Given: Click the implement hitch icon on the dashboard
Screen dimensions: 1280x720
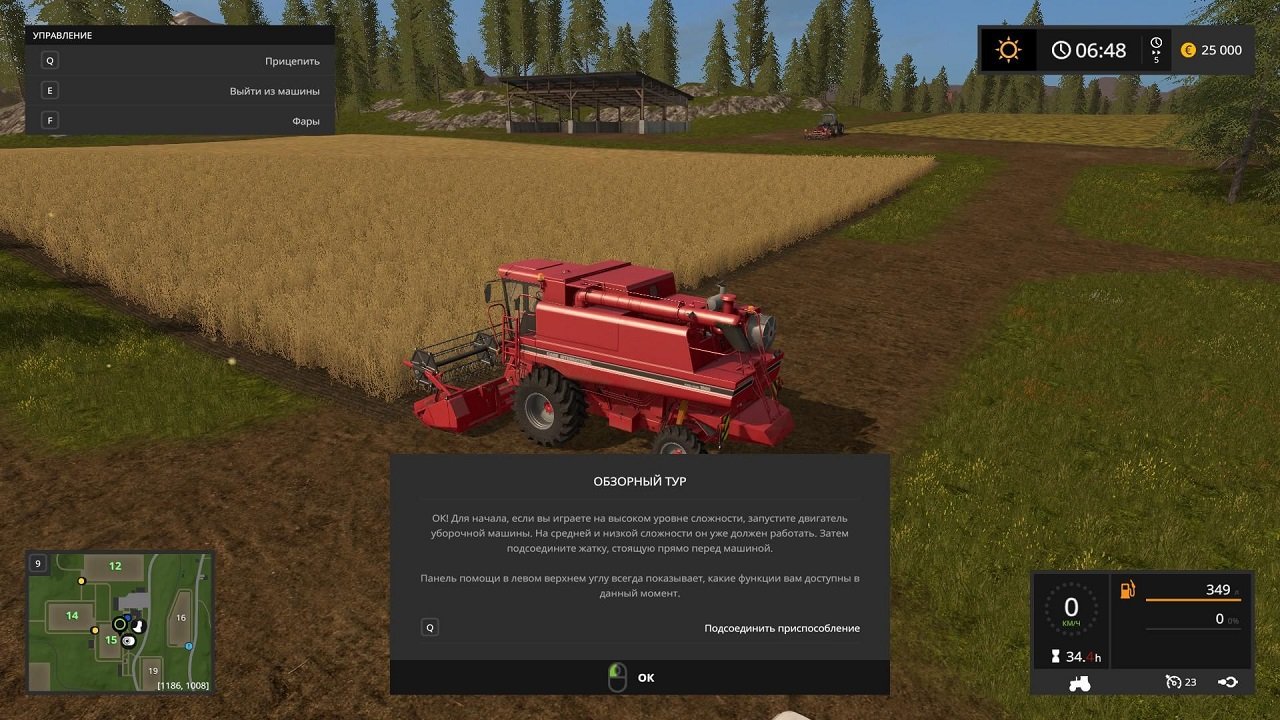Looking at the screenshot, I should pos(1228,682).
